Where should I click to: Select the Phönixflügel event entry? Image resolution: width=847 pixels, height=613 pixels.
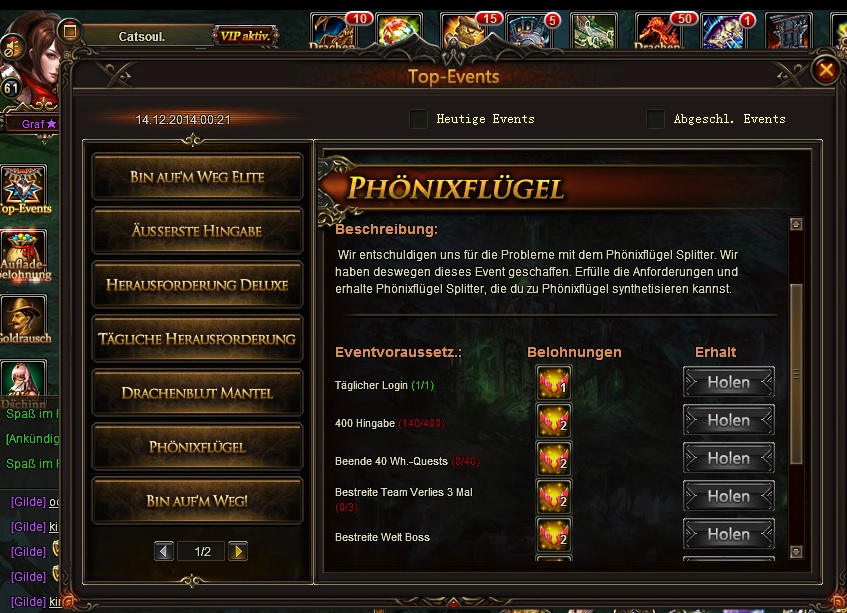[x=197, y=446]
